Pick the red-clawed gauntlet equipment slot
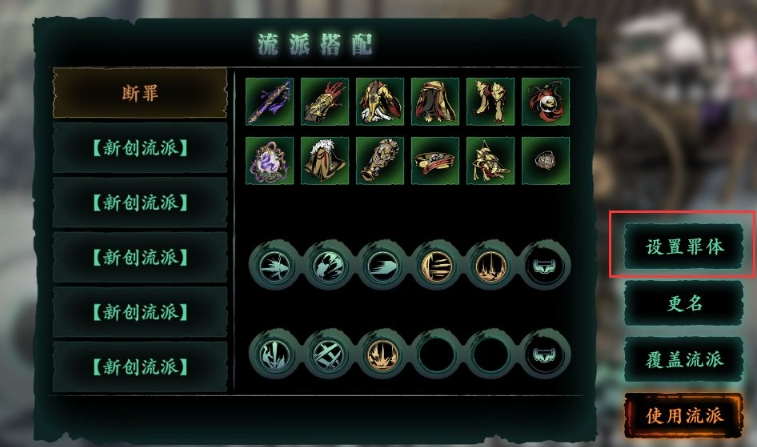The height and width of the screenshot is (447, 757). (325, 102)
